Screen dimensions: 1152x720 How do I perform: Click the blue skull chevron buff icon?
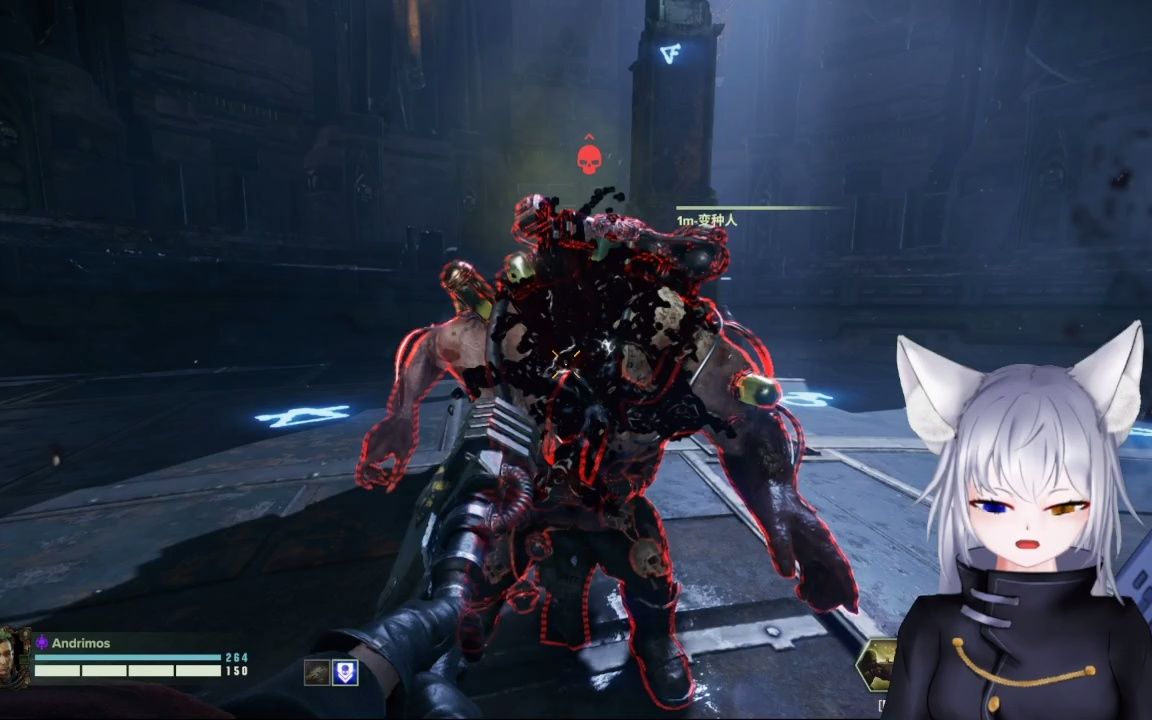(x=345, y=673)
